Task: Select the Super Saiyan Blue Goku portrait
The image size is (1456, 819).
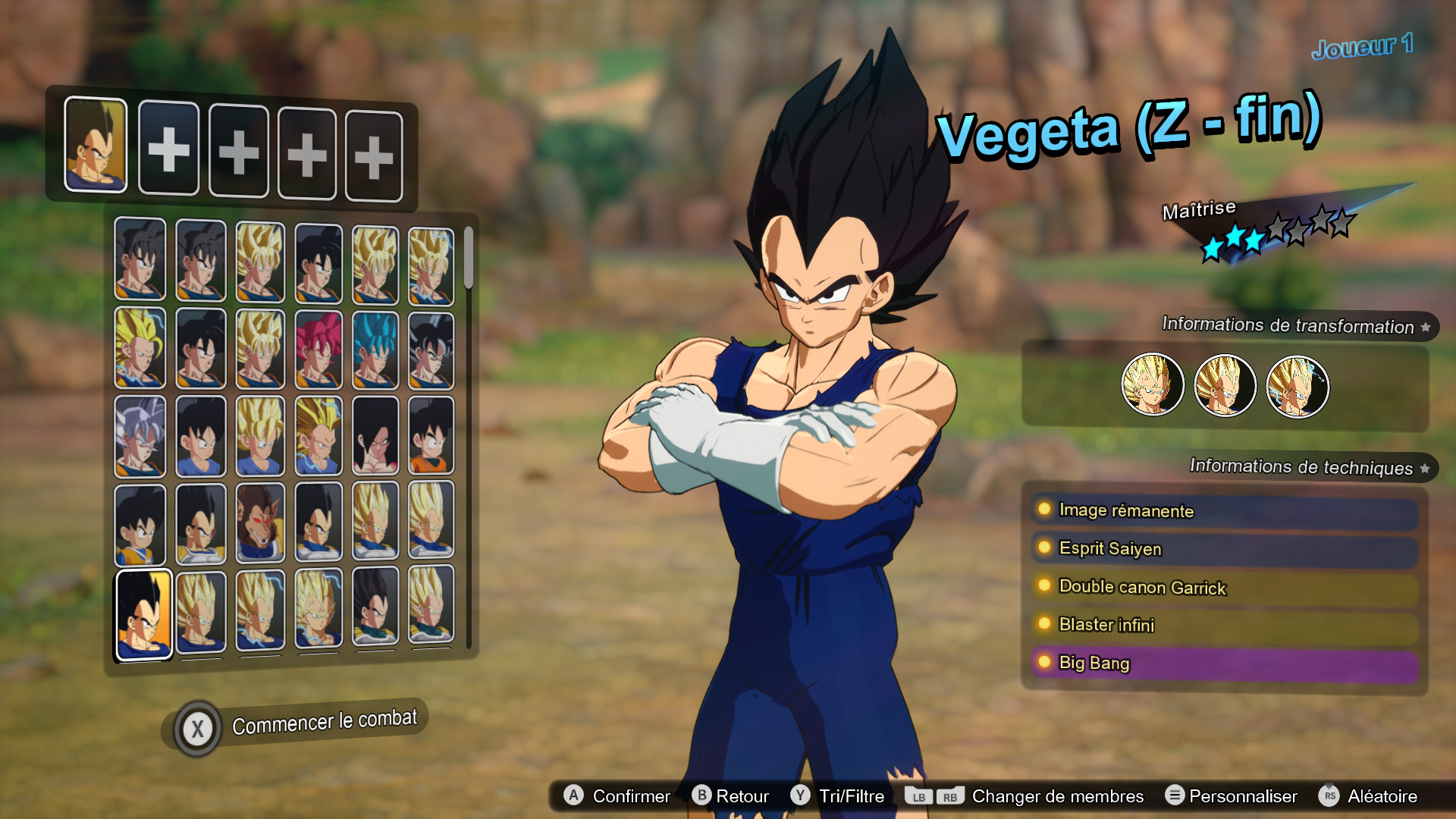Action: [375, 347]
